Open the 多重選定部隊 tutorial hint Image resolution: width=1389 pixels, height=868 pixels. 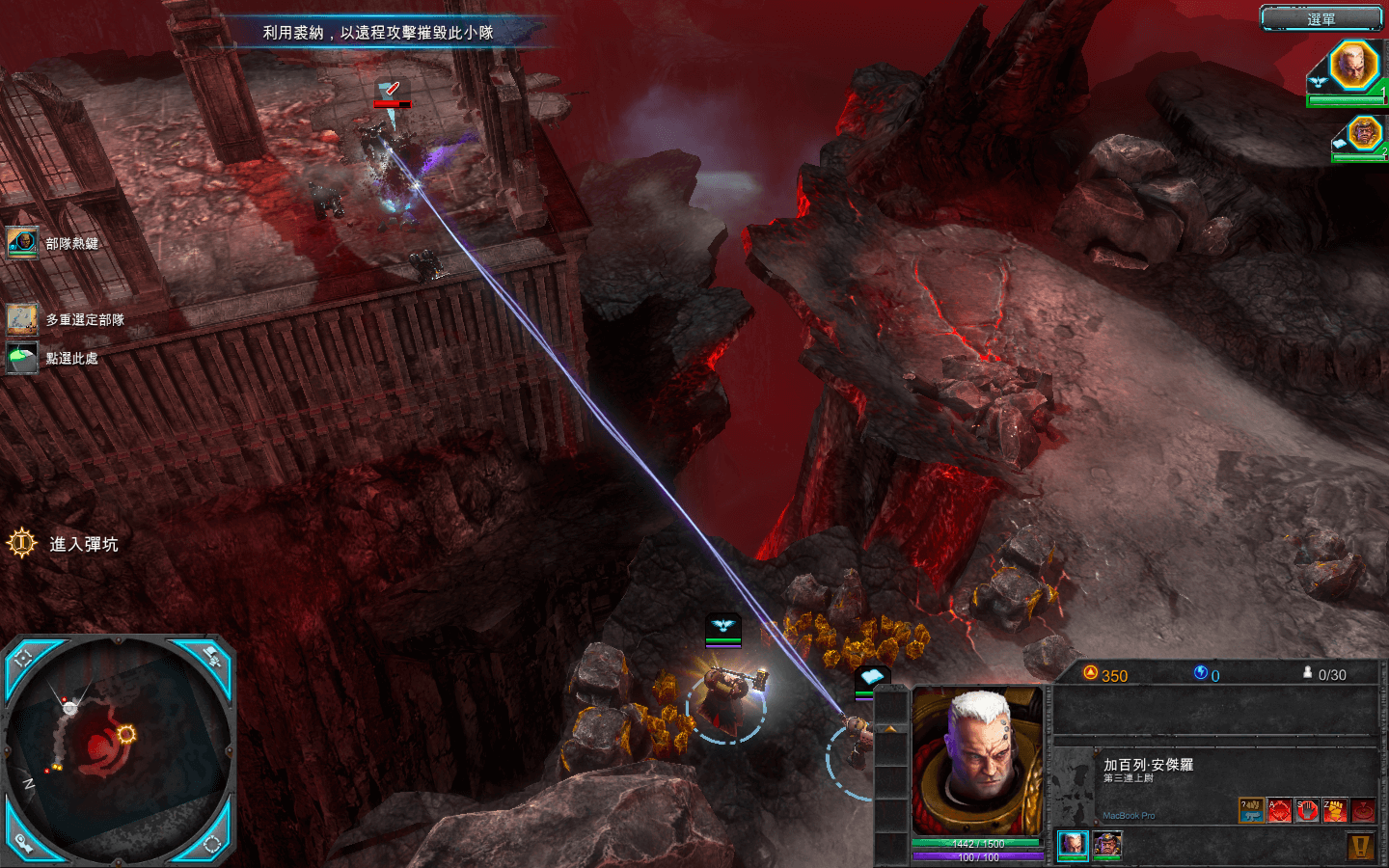coord(22,318)
